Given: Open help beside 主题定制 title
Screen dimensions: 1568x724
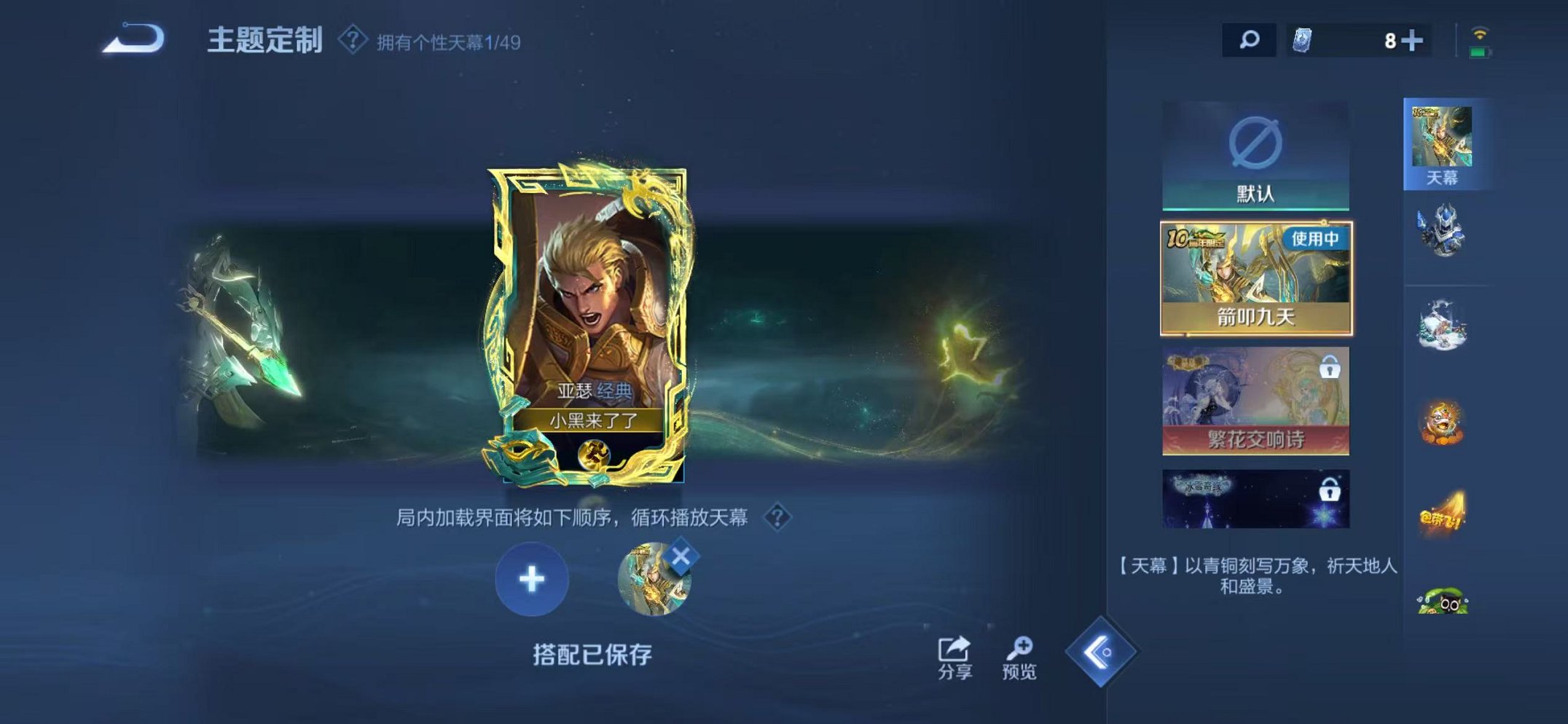Looking at the screenshot, I should [x=352, y=42].
